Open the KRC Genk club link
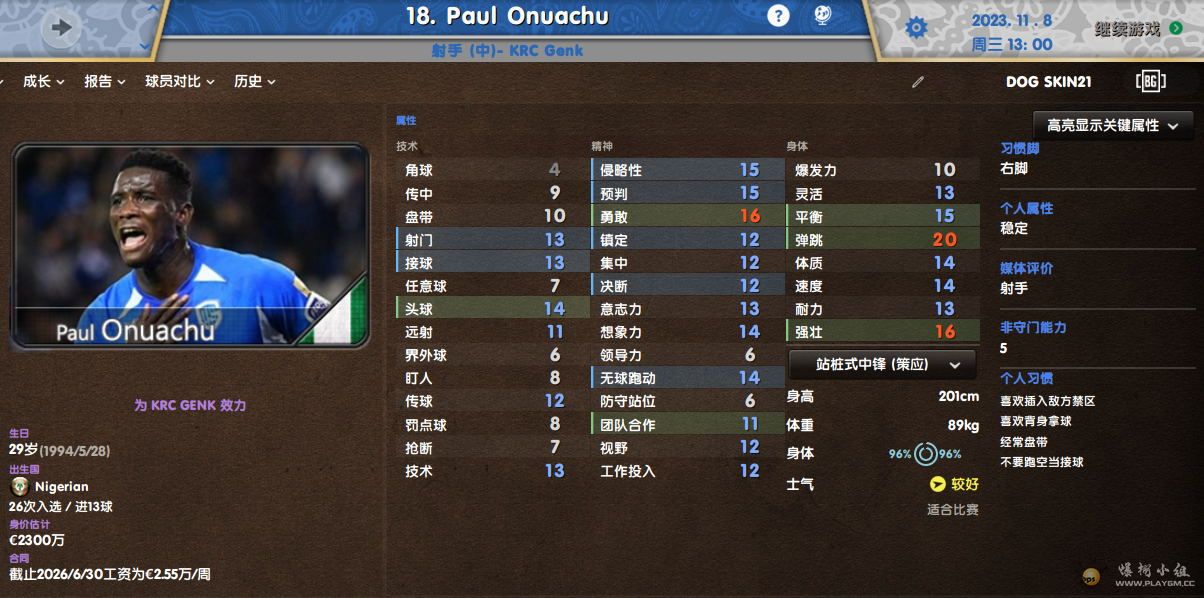Screen dimensions: 1204x598 point(545,51)
